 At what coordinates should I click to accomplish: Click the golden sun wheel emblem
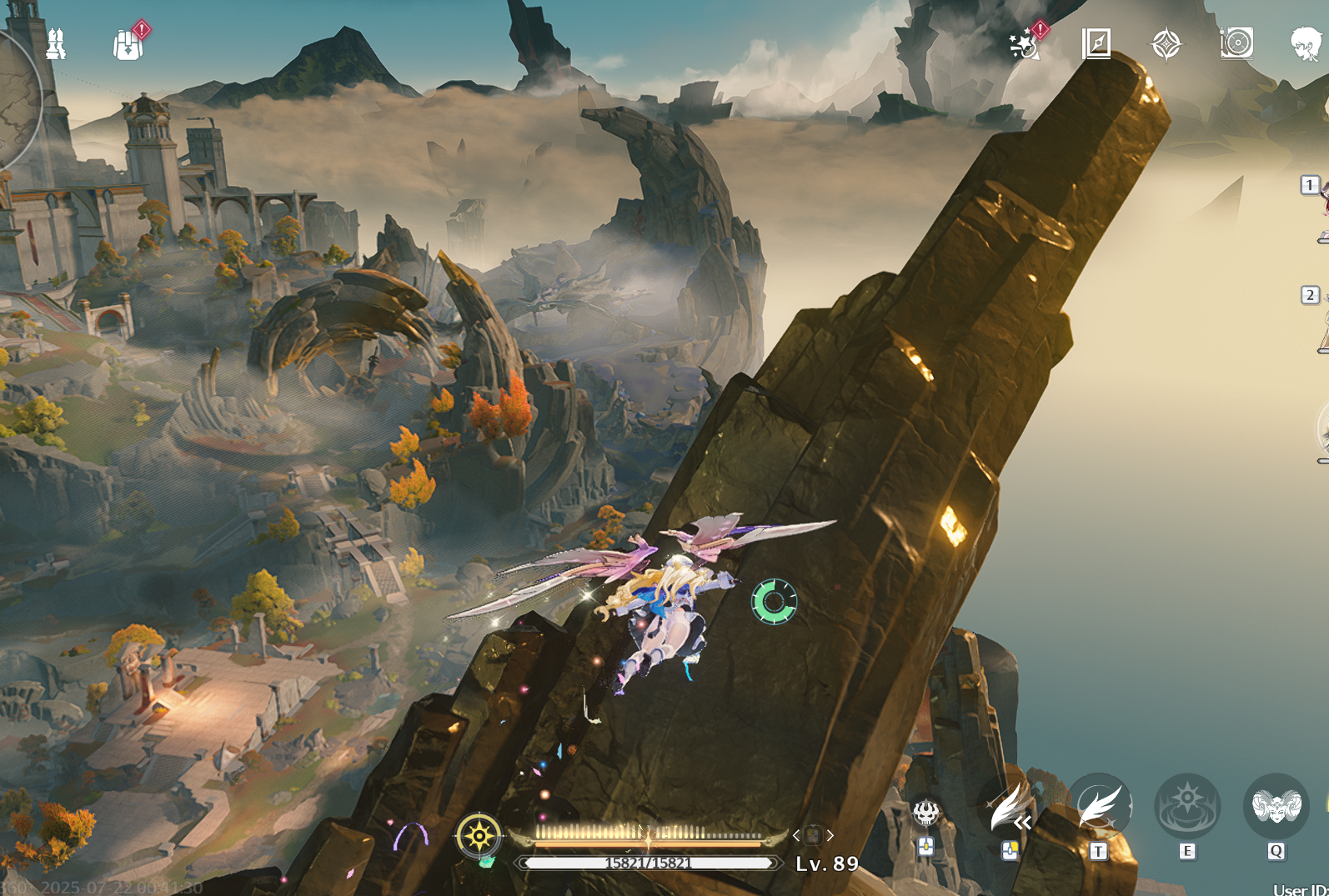(x=479, y=834)
